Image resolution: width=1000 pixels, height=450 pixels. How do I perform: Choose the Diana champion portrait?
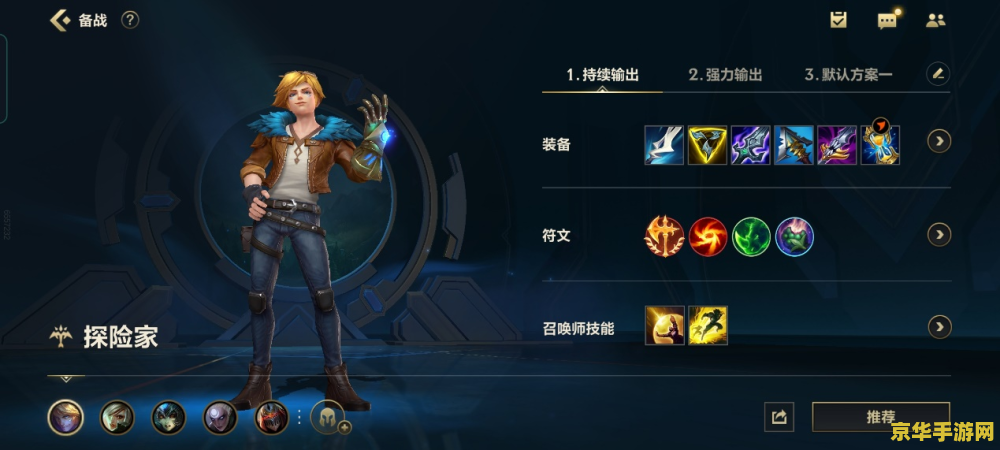220,417
